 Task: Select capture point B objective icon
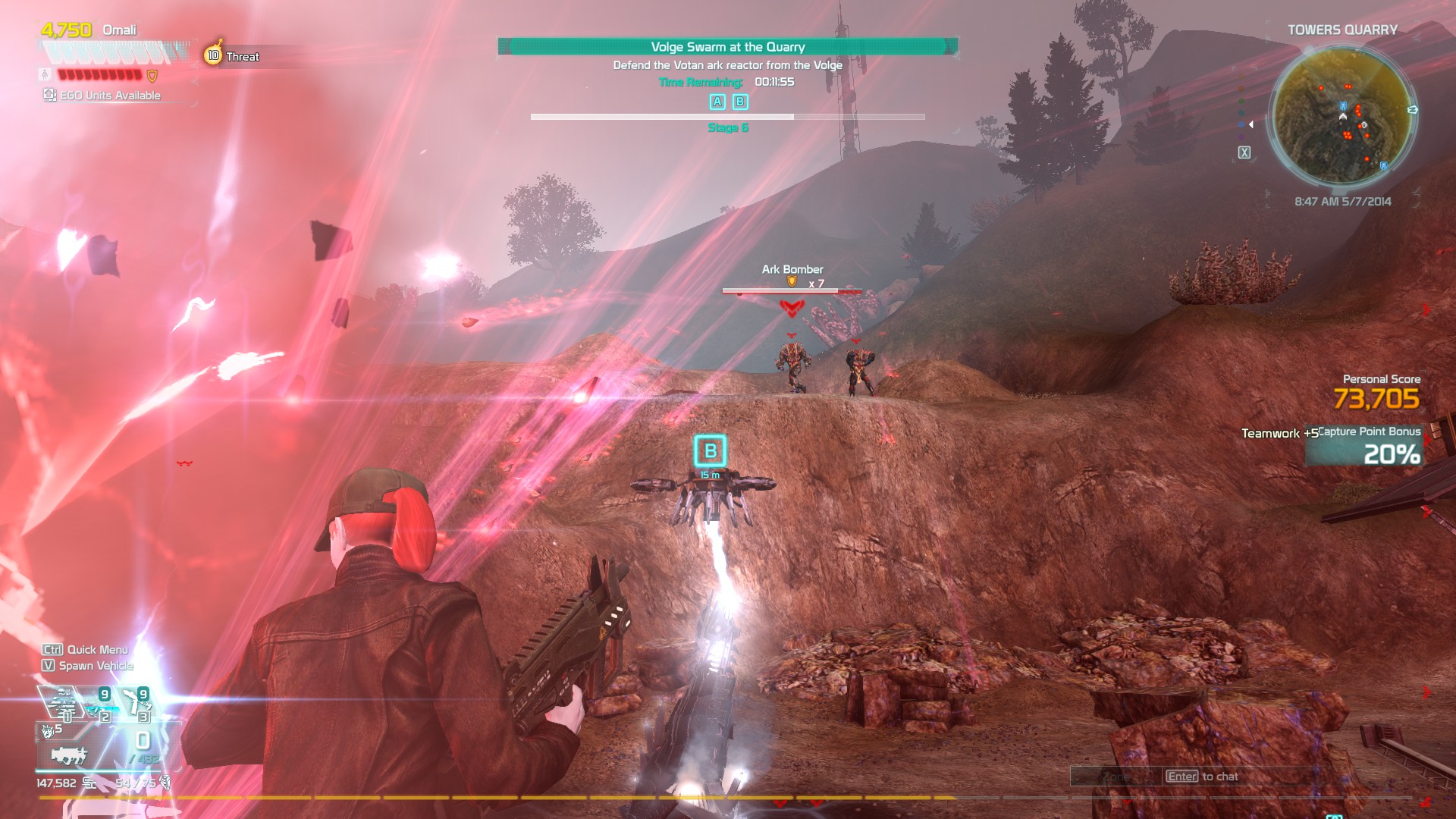pyautogui.click(x=740, y=102)
